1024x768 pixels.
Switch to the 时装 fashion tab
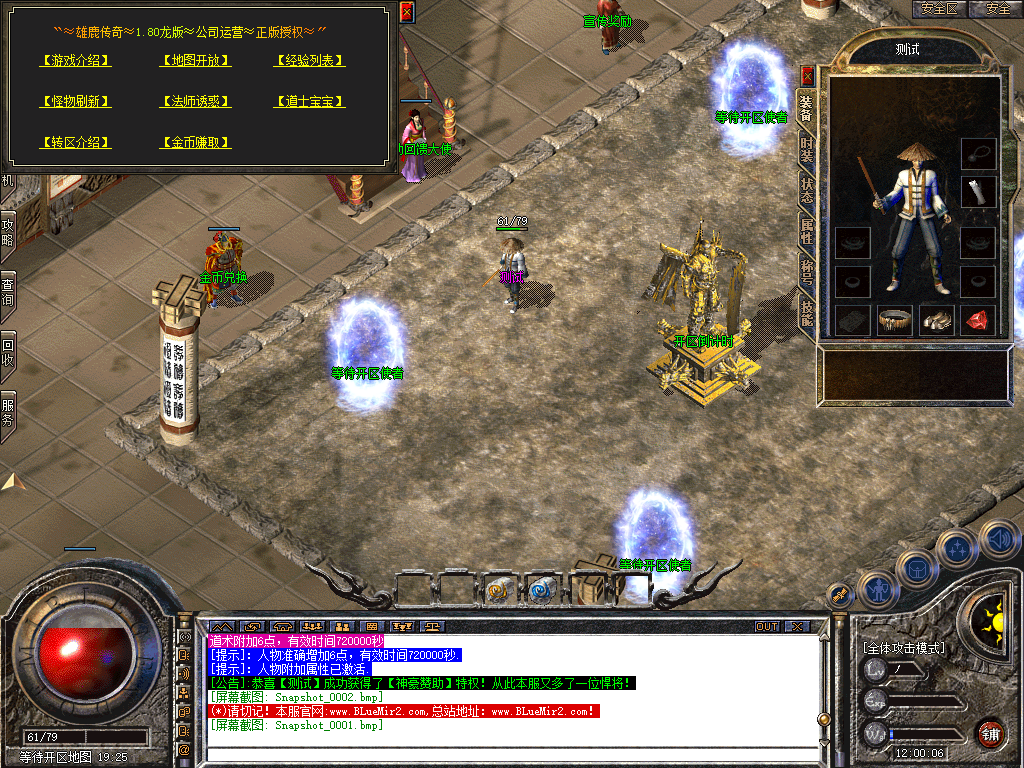(807, 150)
